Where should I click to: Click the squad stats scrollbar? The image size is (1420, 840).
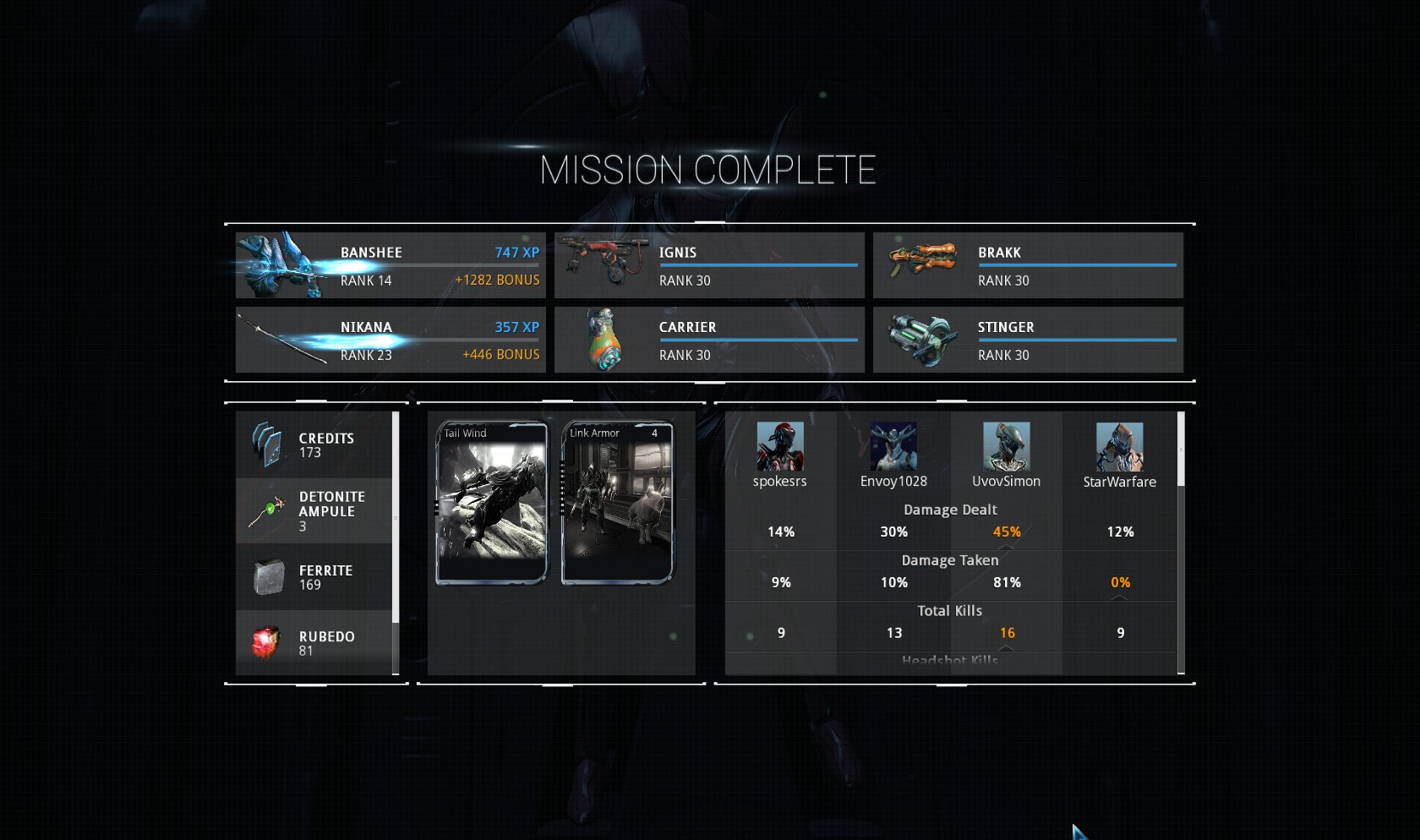(x=1181, y=450)
